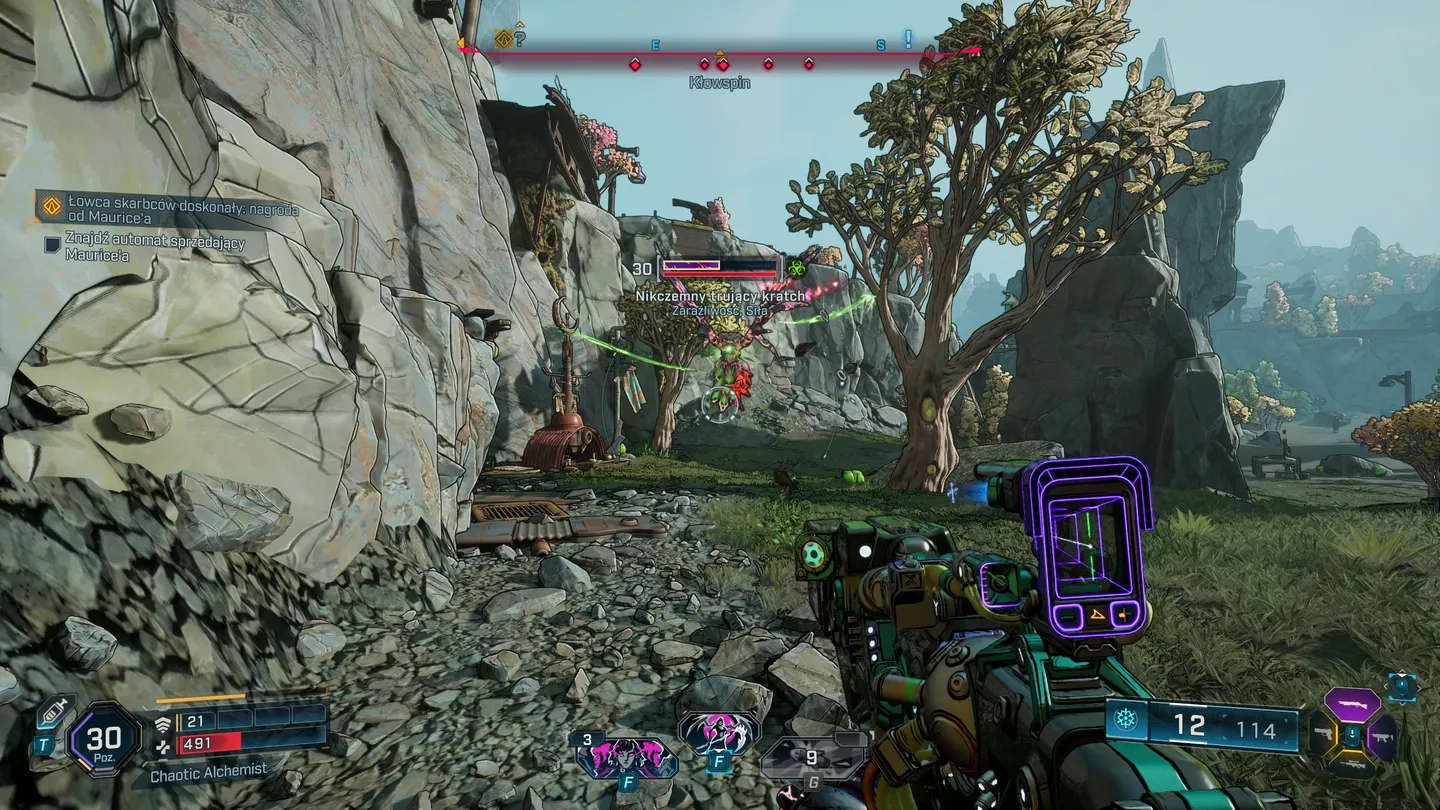Equip the pistol in the weapon wheel
This screenshot has height=810, width=1440.
coord(1322,734)
